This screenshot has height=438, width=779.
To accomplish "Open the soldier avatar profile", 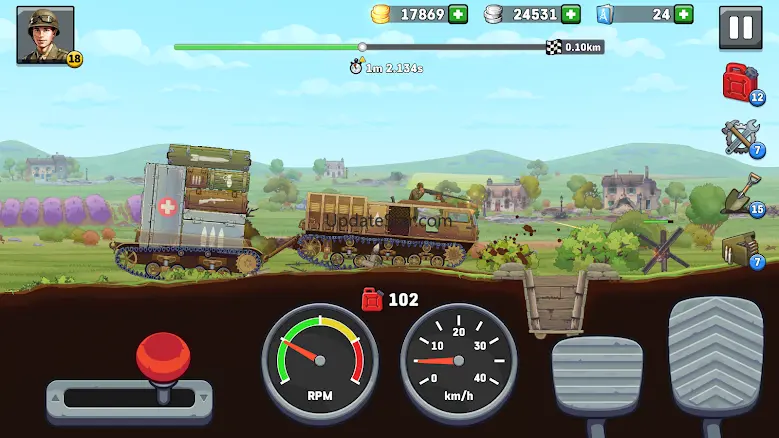I will 39,35.
